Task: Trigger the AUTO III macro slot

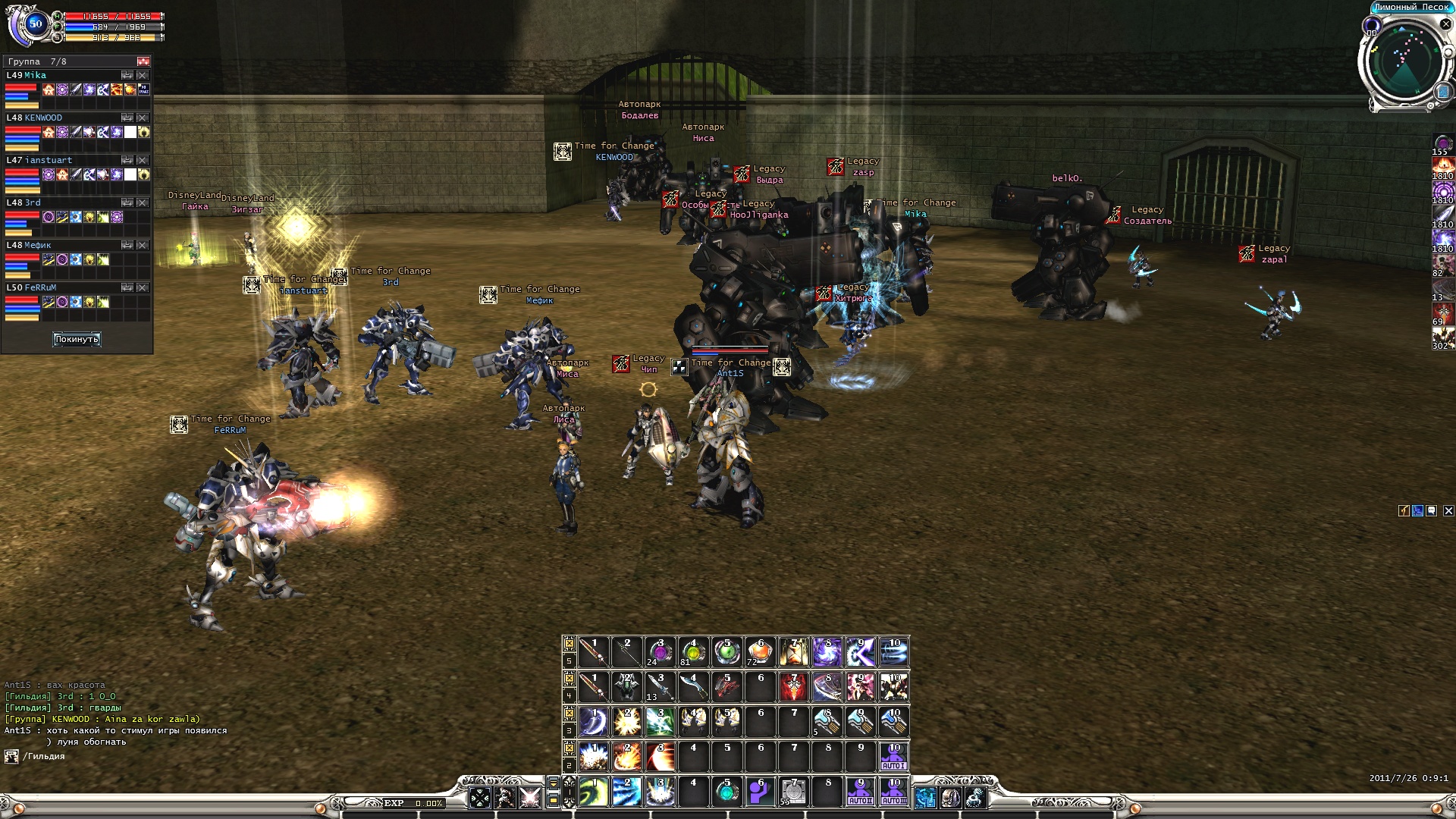Action: click(894, 792)
